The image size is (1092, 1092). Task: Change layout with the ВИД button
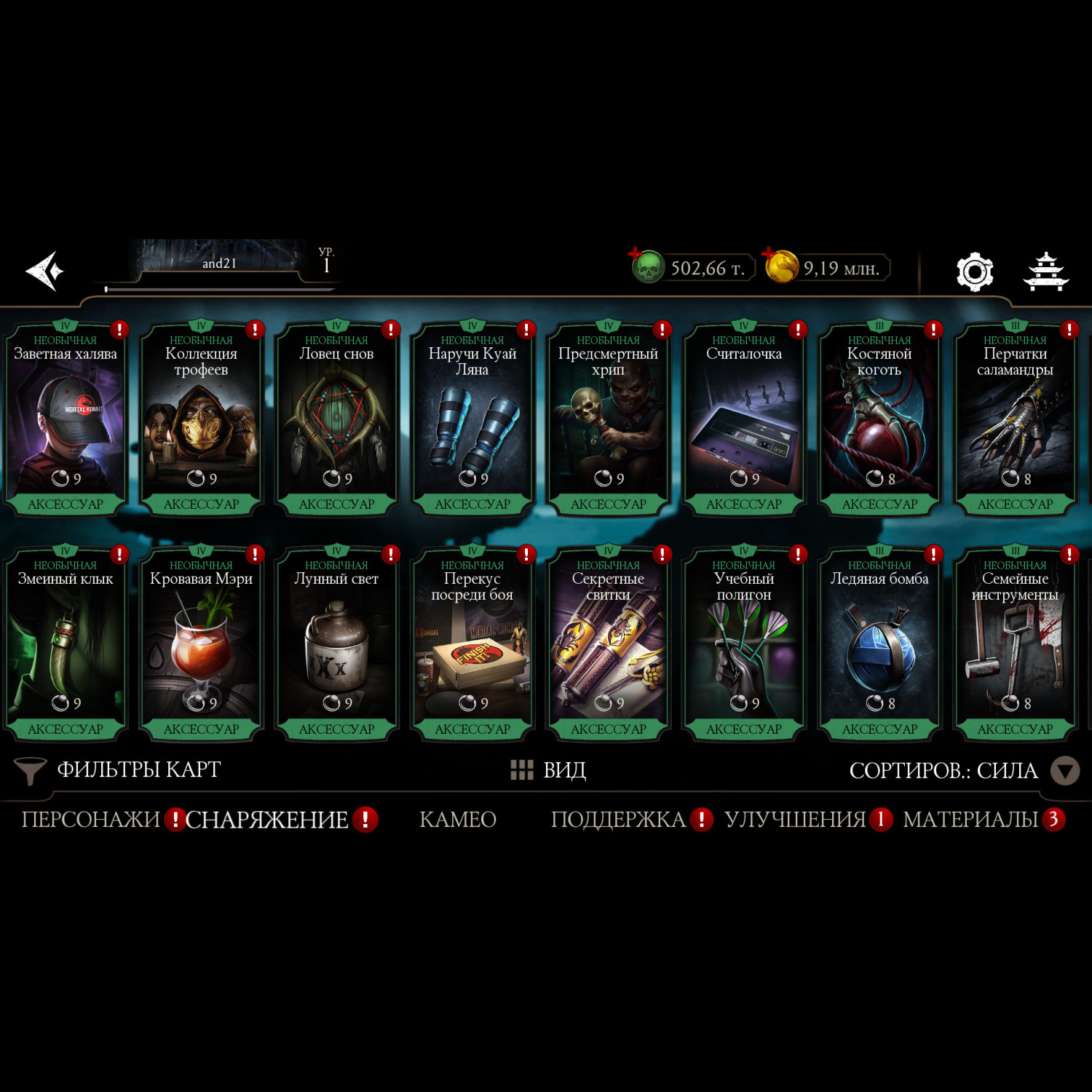pos(549,770)
